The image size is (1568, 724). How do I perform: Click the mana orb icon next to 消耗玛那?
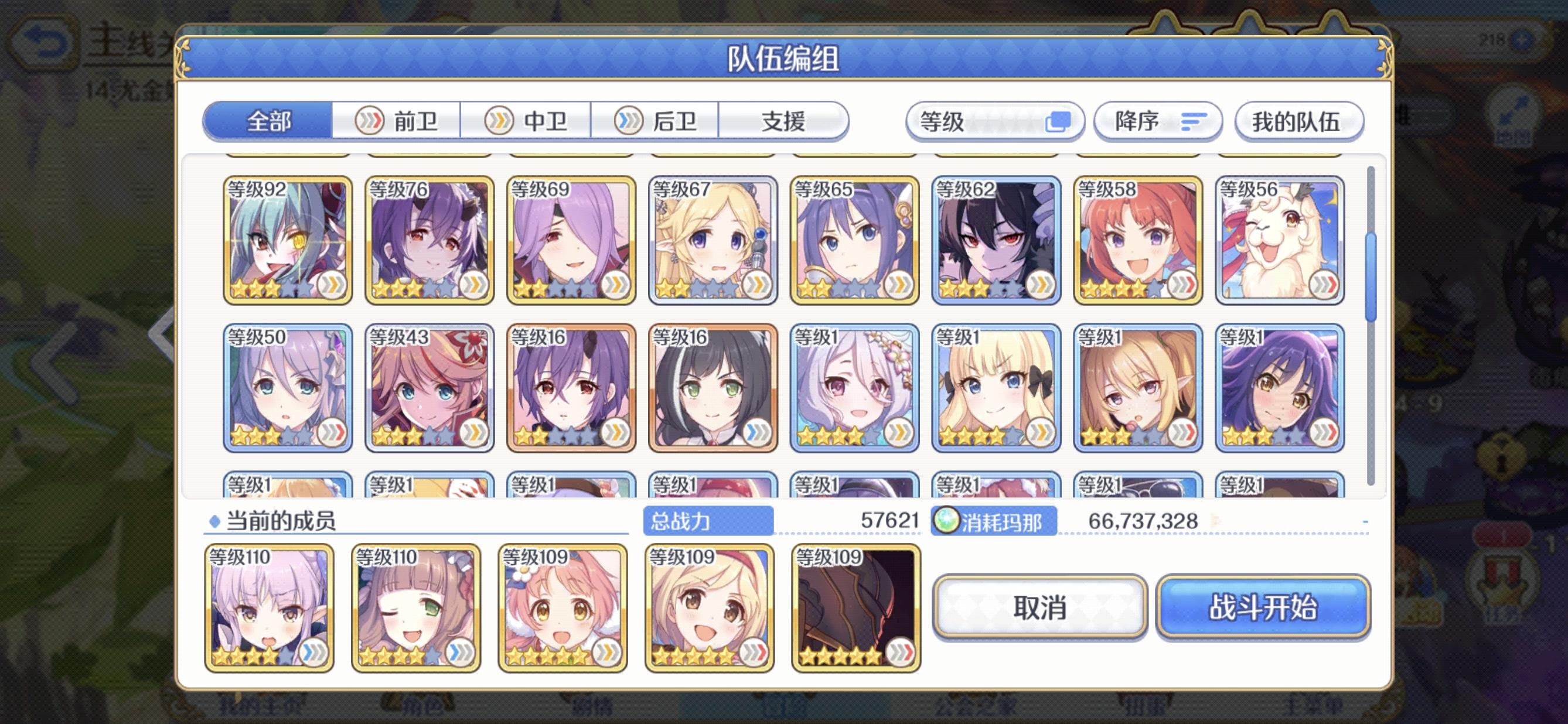click(x=947, y=521)
